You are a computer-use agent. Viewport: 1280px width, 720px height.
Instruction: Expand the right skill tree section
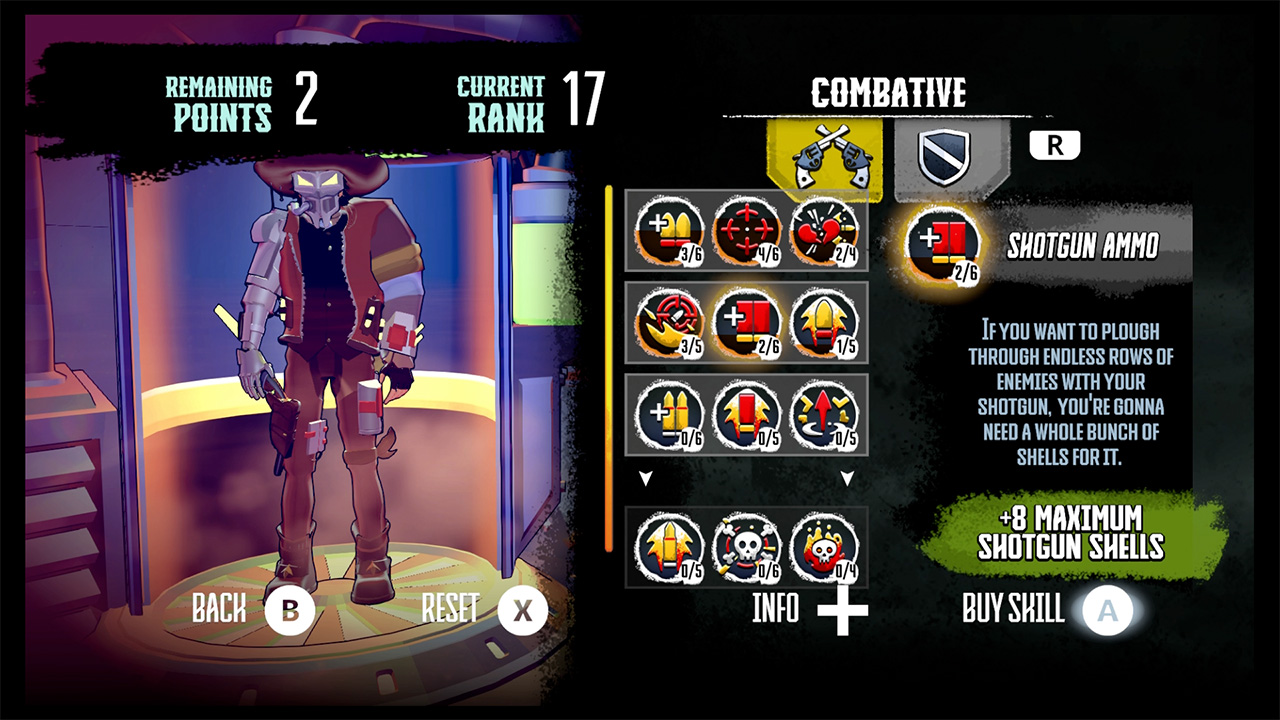click(849, 478)
